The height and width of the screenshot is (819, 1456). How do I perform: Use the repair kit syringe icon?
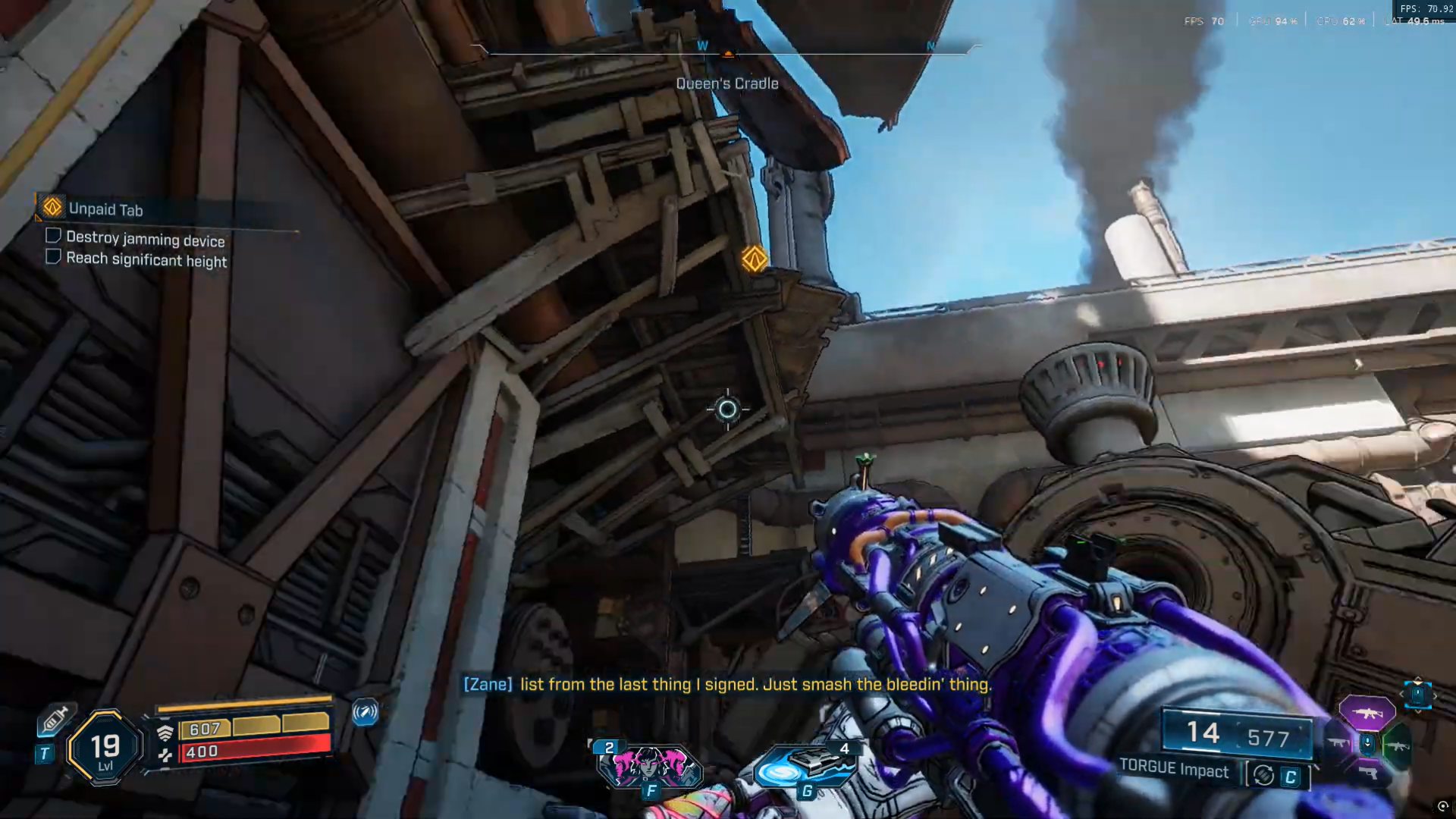55,719
